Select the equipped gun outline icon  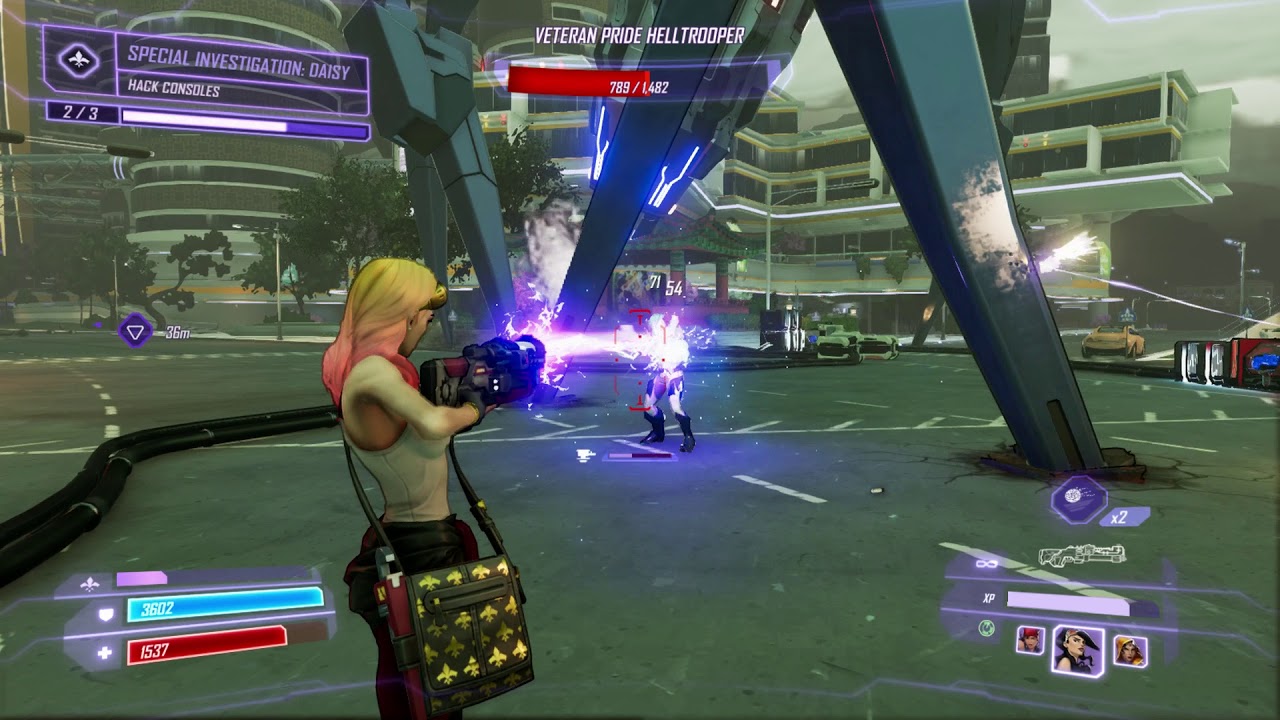click(1082, 555)
